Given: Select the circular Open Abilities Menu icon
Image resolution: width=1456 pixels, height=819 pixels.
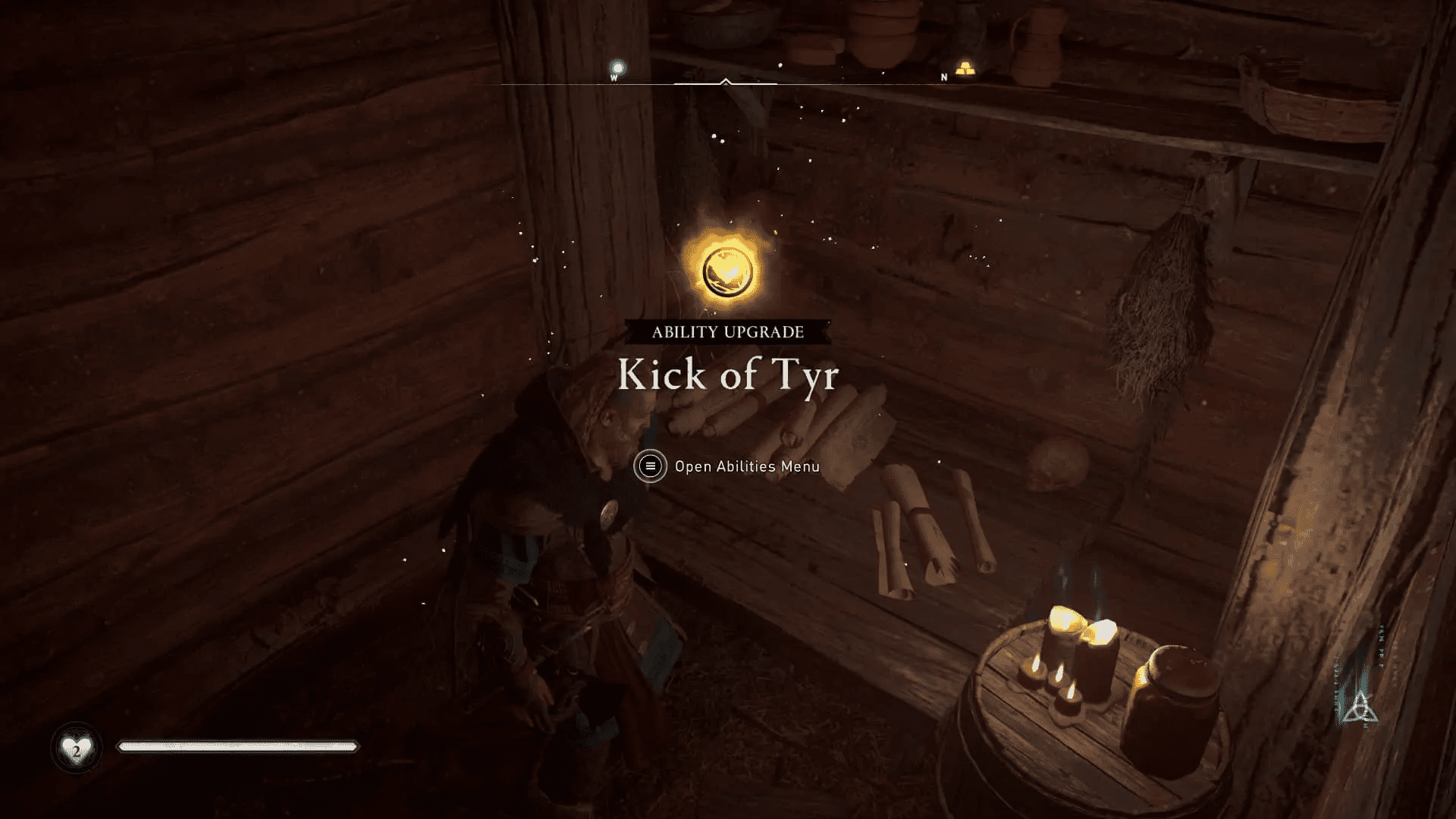Looking at the screenshot, I should [x=651, y=467].
